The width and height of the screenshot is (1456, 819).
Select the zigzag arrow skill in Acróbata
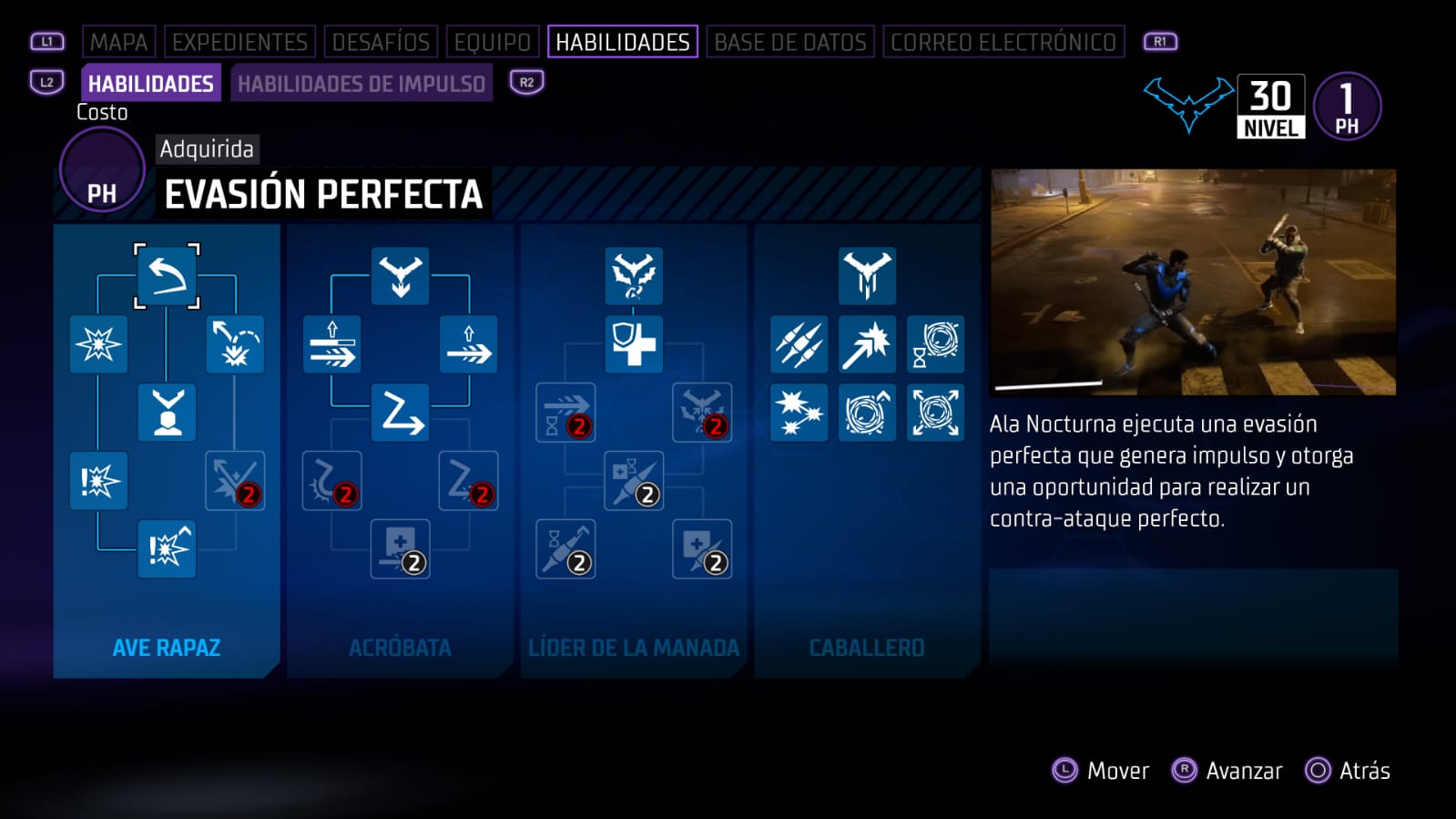[x=401, y=413]
